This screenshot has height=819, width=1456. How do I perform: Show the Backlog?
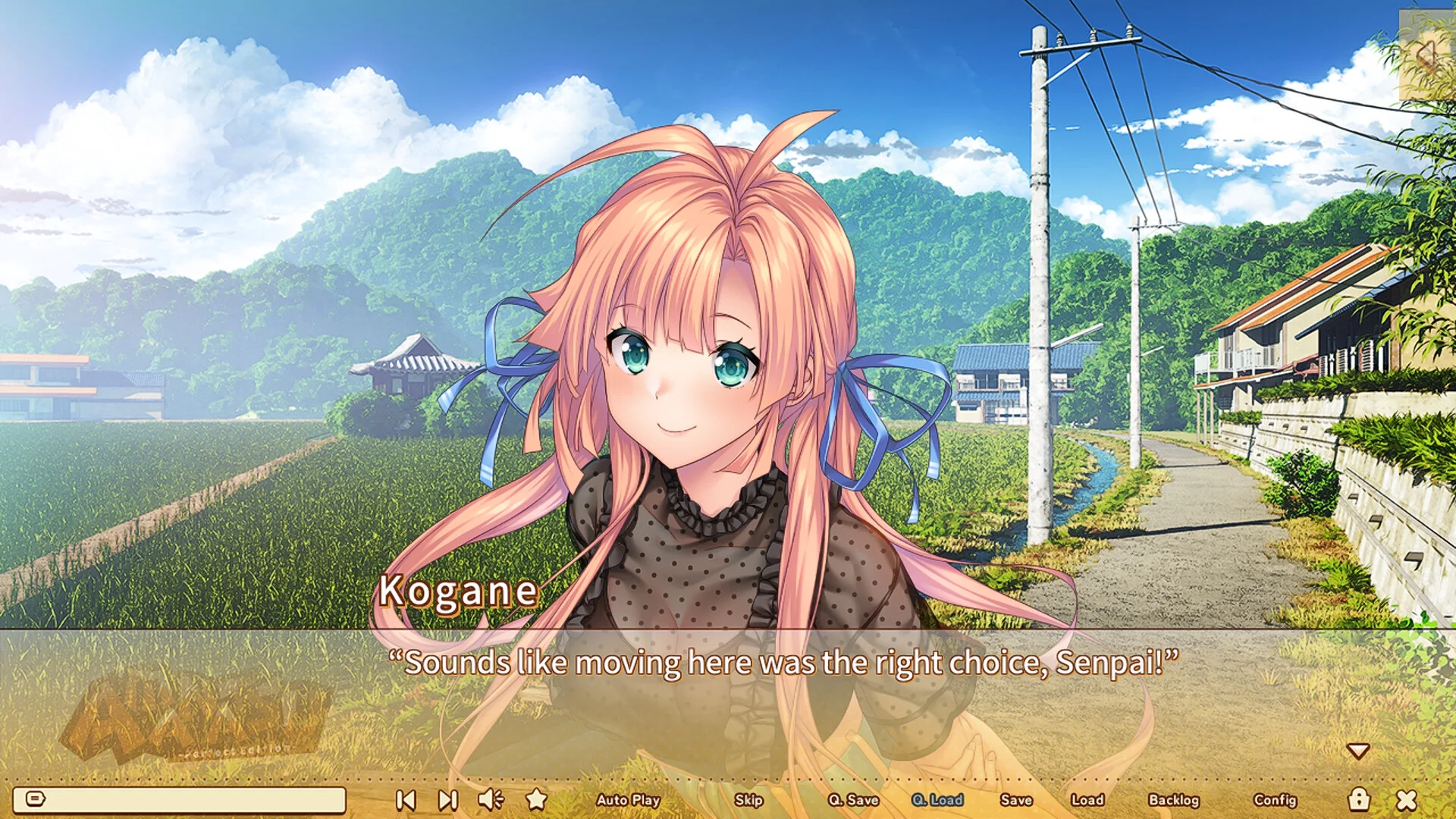(1174, 800)
